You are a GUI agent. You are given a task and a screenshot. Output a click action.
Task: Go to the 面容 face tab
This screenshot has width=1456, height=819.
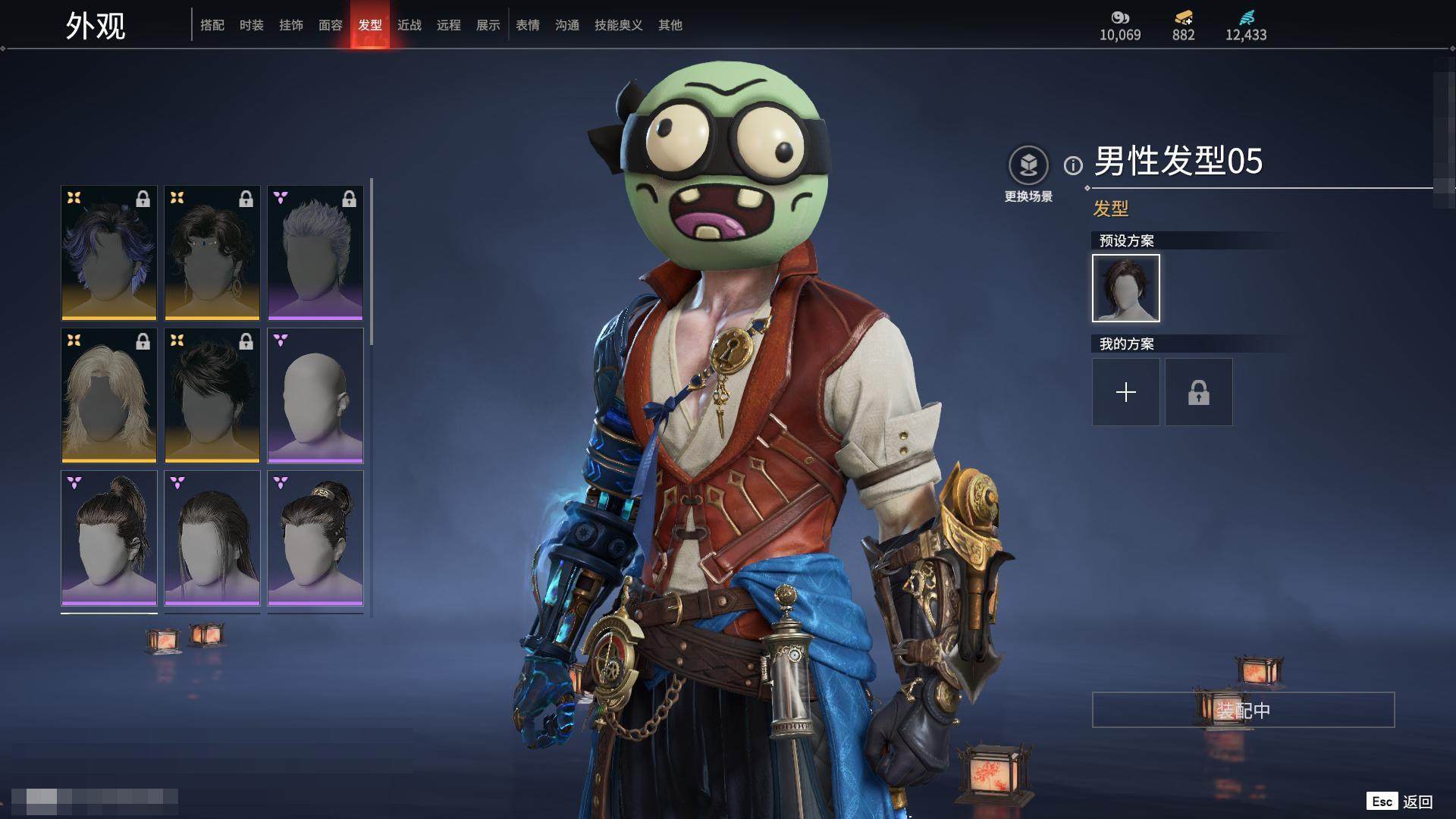331,25
